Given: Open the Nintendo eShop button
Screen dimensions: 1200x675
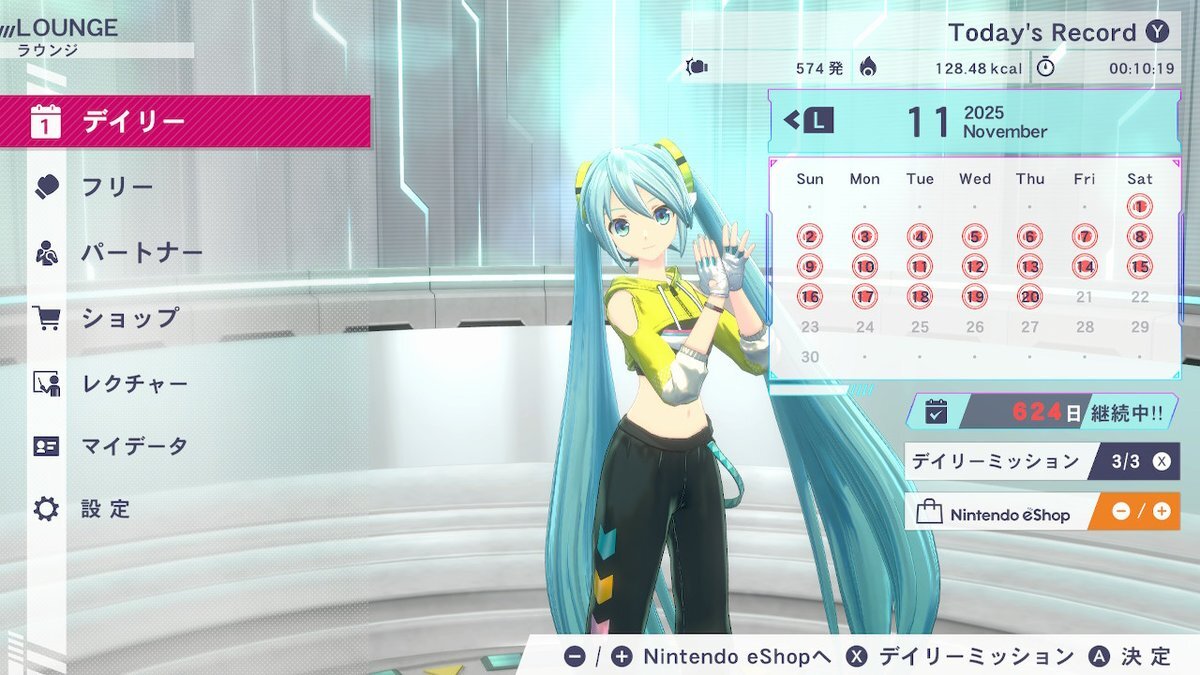Looking at the screenshot, I should (x=1041, y=512).
